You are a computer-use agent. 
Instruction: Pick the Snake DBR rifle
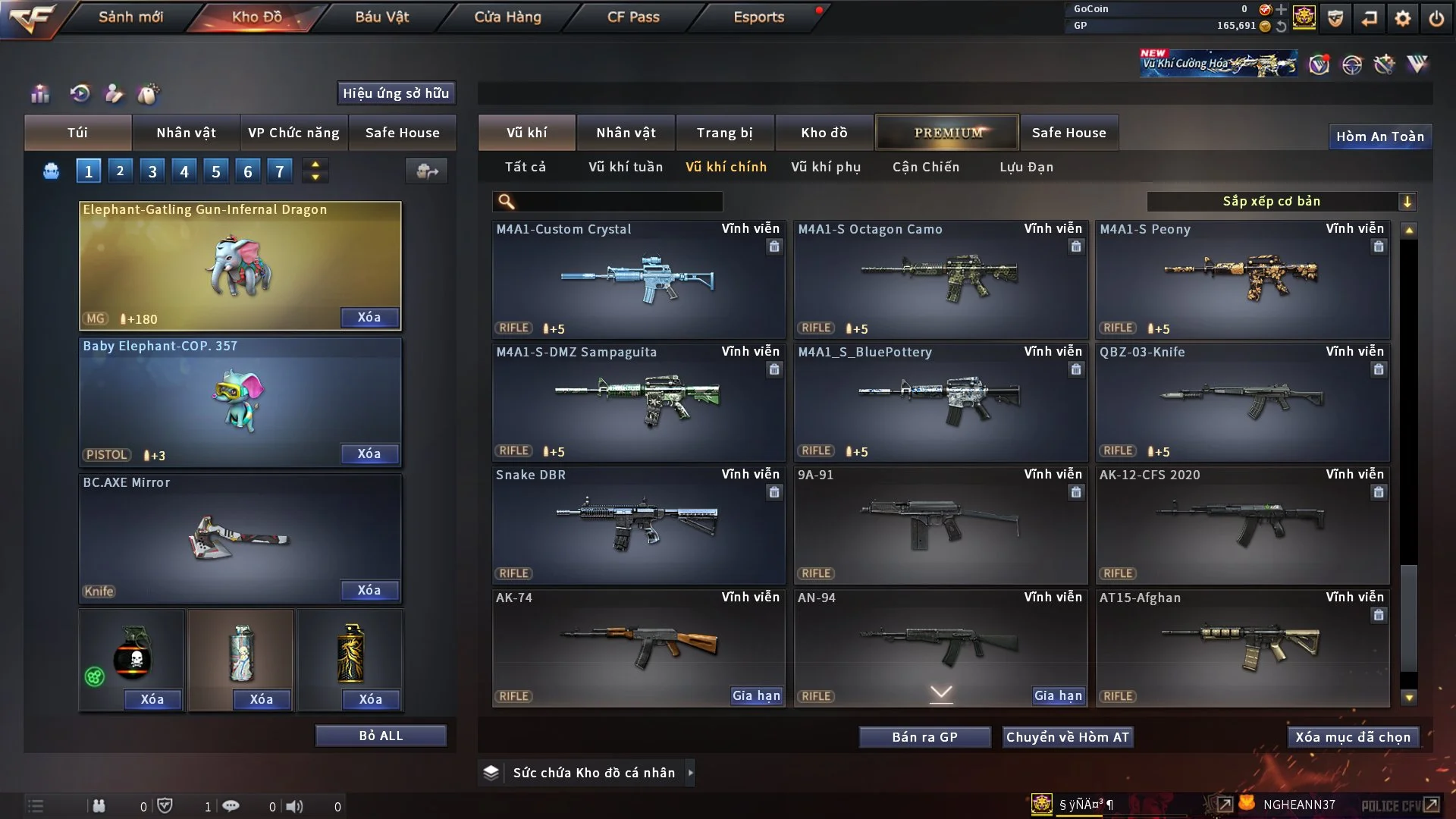click(638, 525)
